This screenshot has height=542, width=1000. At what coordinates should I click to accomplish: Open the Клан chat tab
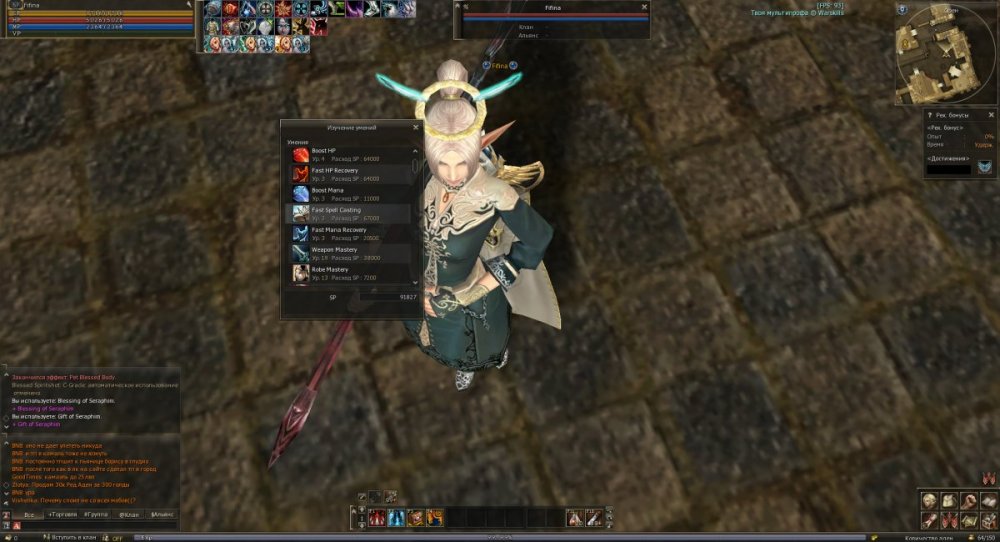129,514
